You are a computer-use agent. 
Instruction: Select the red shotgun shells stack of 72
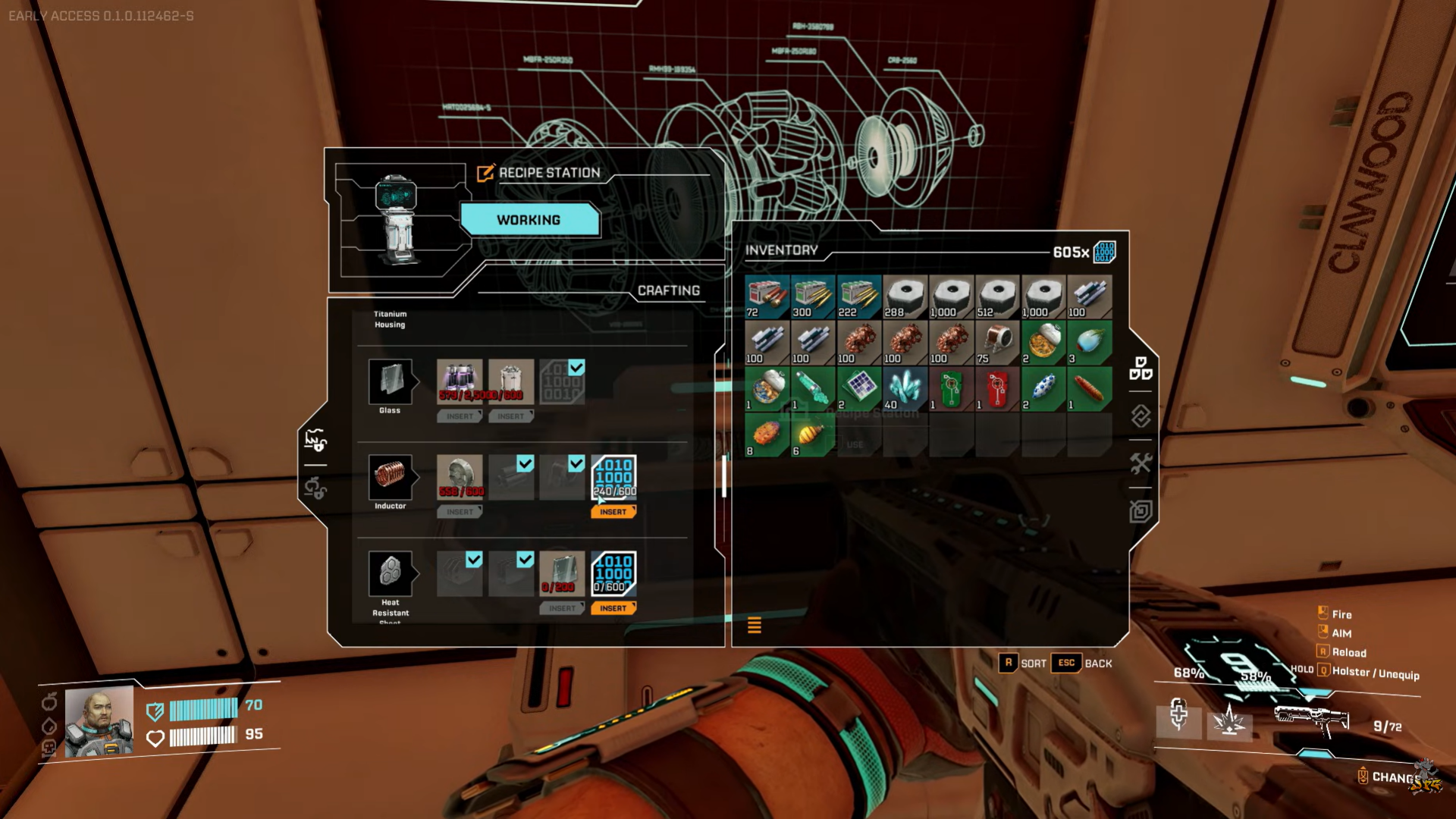tap(767, 297)
